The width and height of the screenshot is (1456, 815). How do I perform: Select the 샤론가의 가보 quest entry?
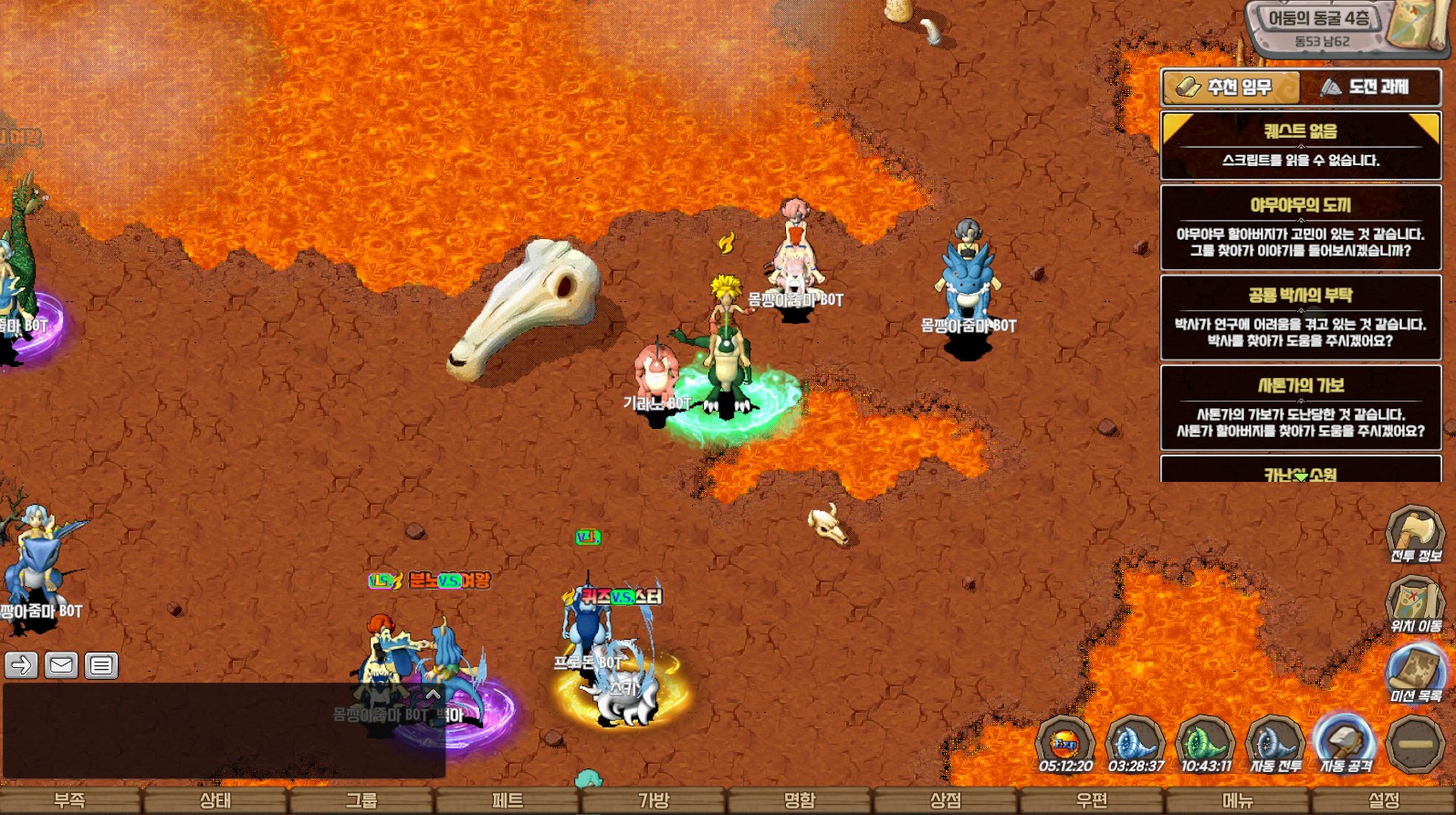click(1300, 408)
